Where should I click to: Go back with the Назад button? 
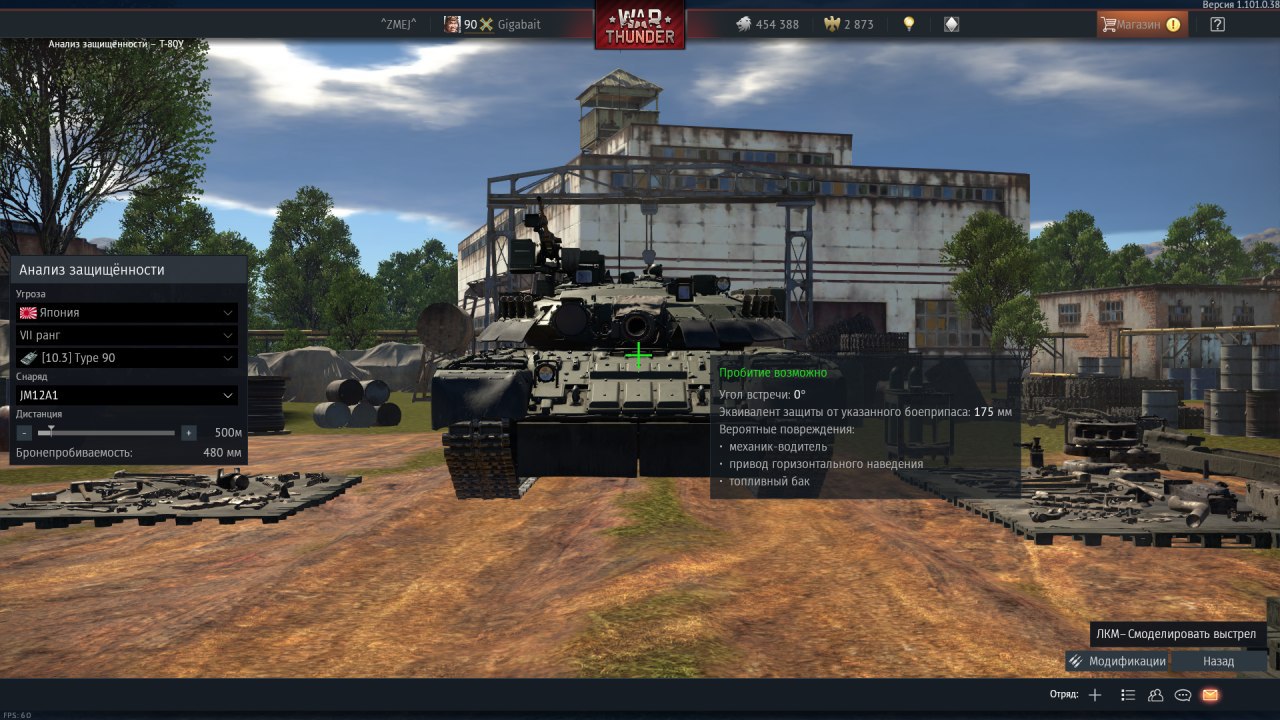click(1218, 661)
